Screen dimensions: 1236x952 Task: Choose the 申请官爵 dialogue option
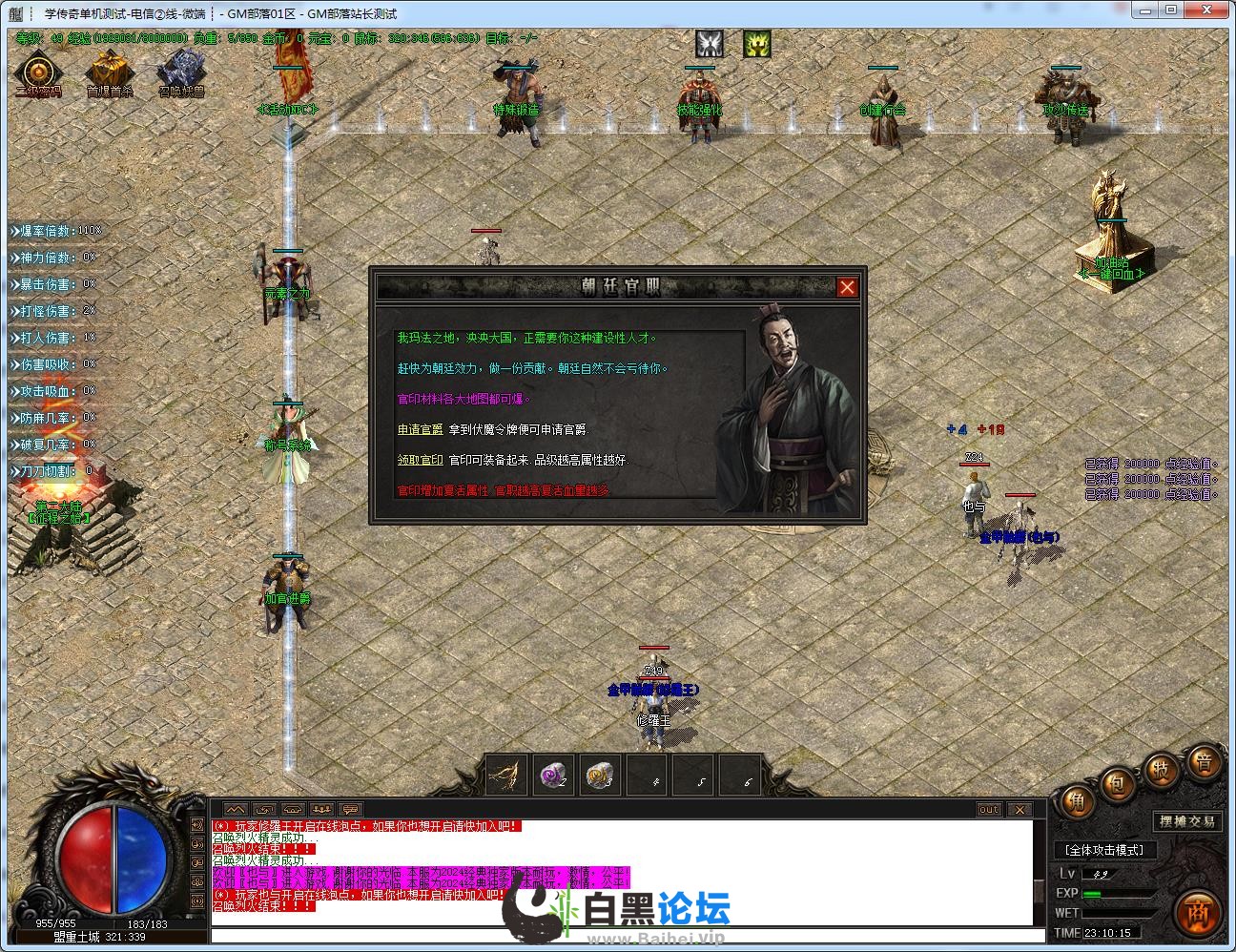pos(420,430)
